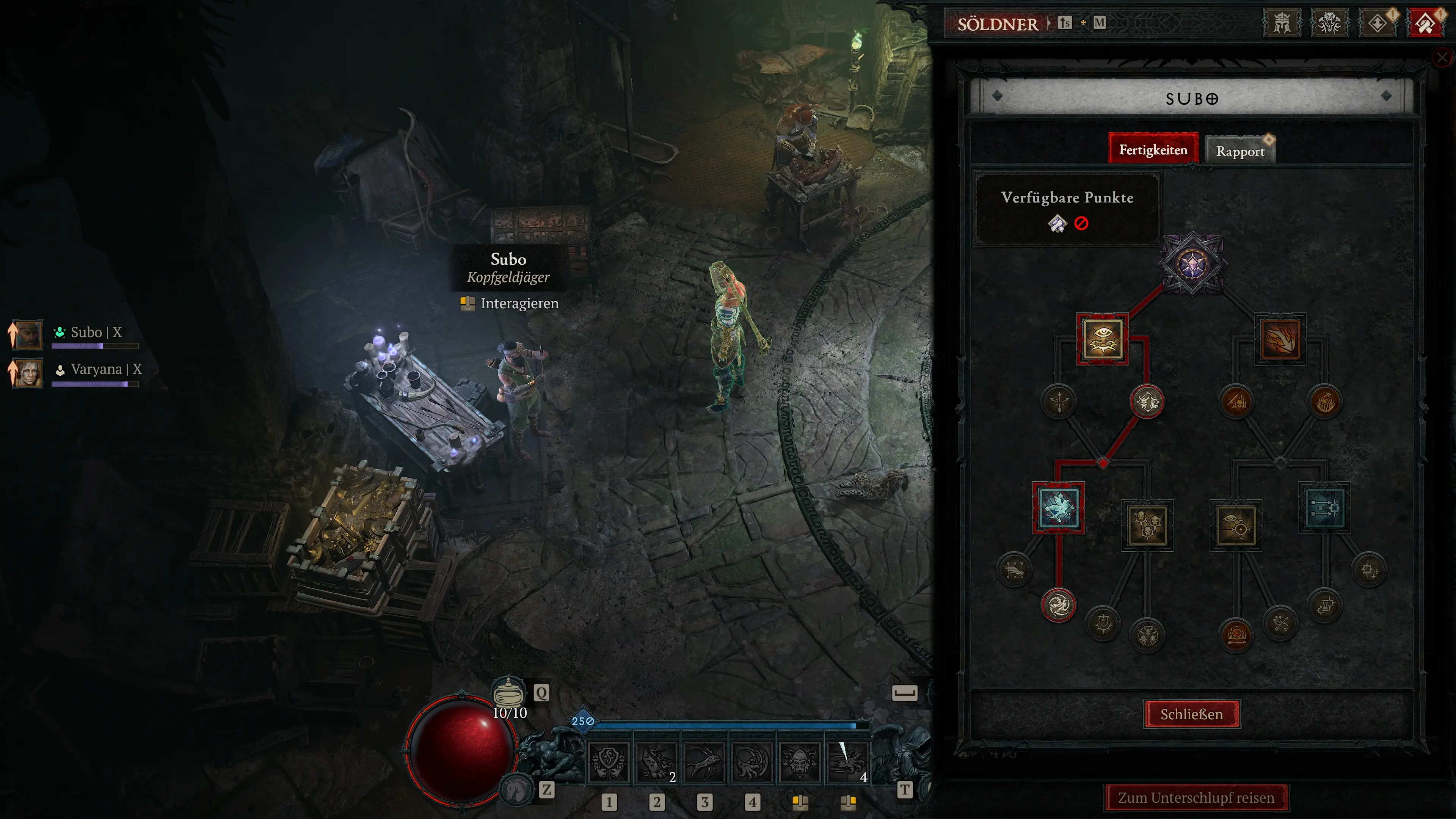Switch to the Rapport tab
This screenshot has height=819, width=1456.
point(1240,151)
